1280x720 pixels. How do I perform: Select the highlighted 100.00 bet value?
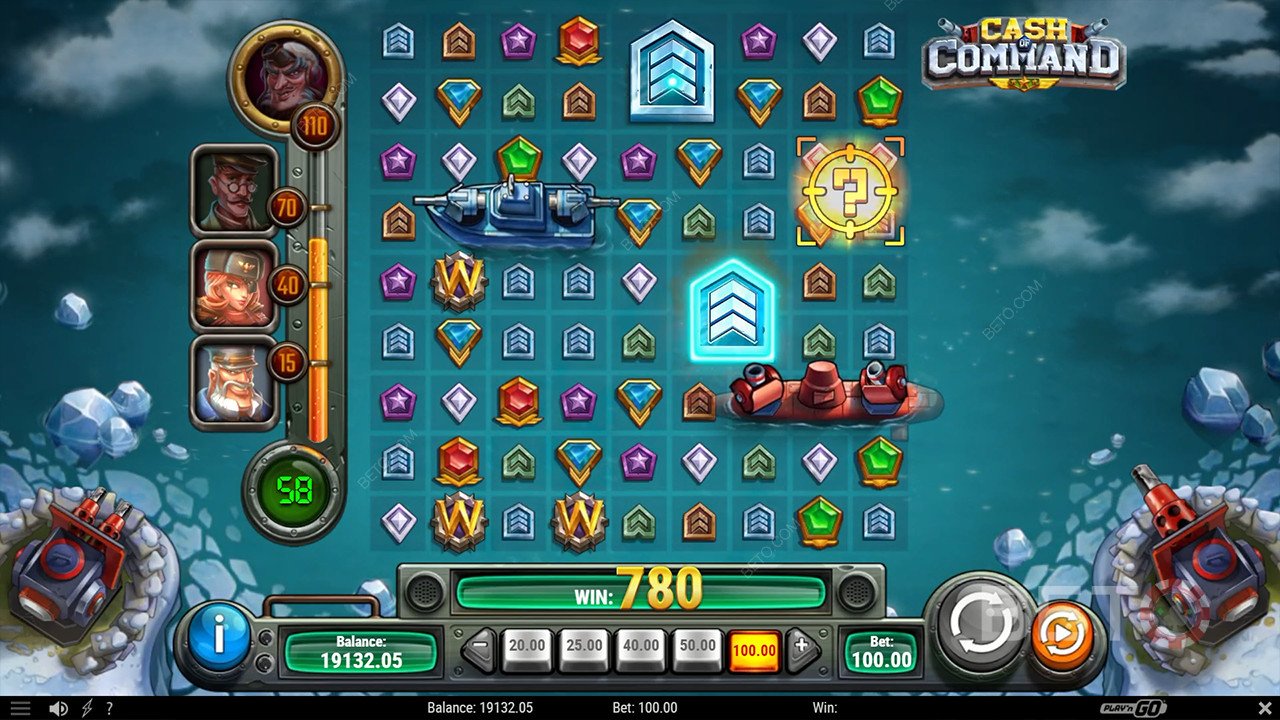point(754,650)
